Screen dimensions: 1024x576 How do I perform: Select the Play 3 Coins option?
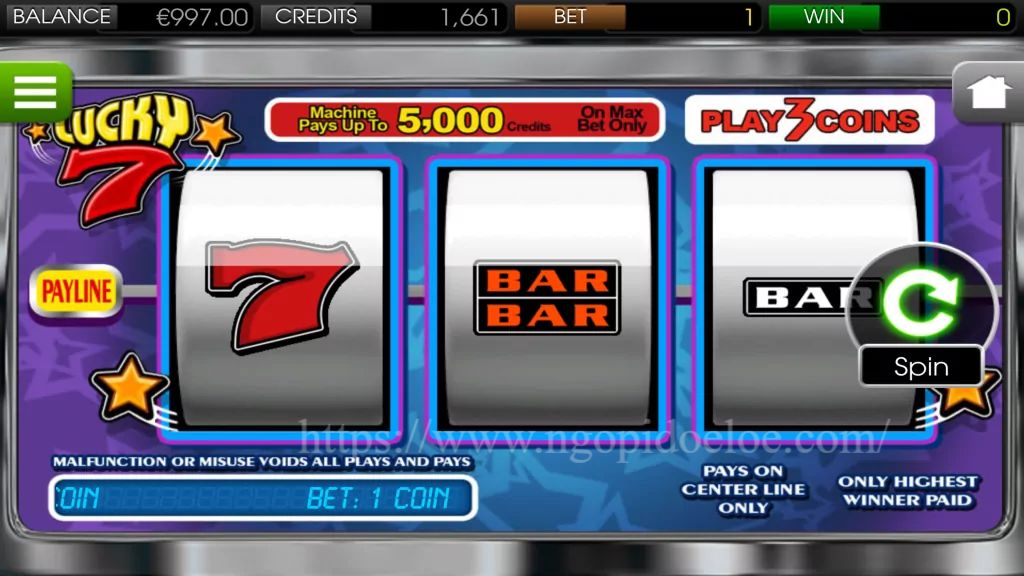coord(809,121)
